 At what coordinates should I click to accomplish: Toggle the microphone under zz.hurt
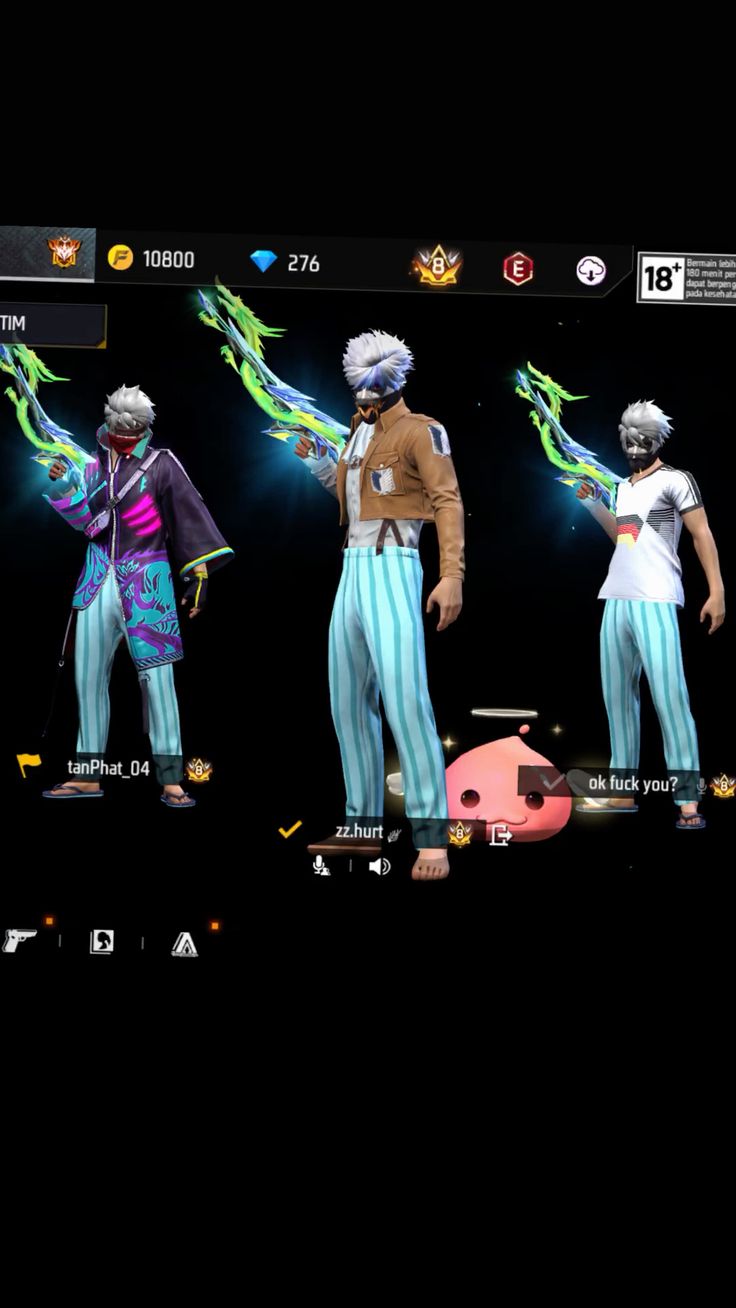[x=321, y=866]
